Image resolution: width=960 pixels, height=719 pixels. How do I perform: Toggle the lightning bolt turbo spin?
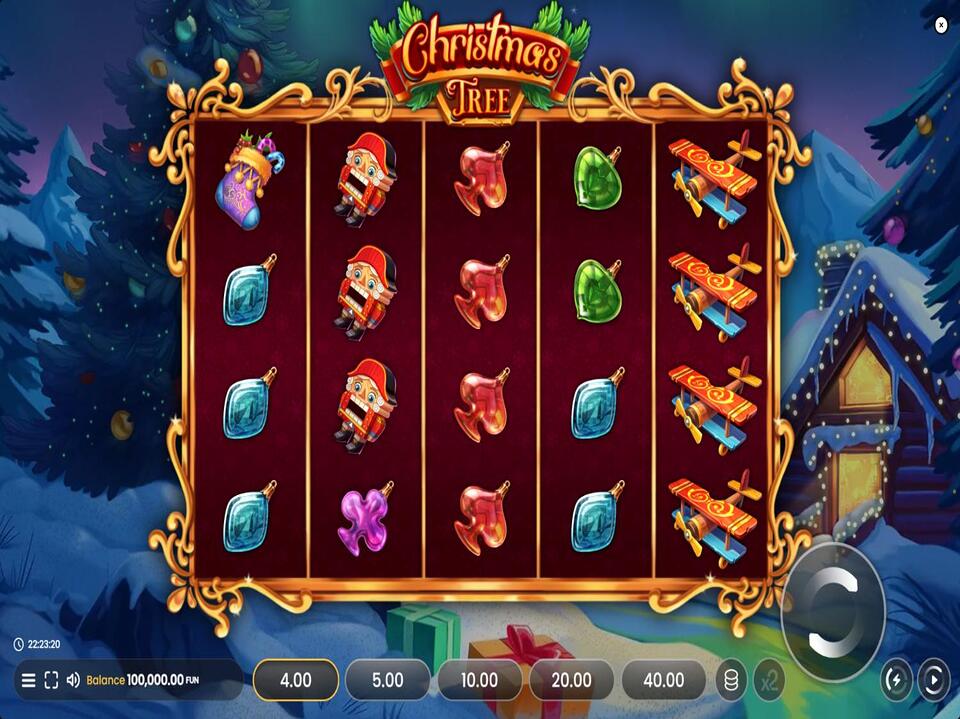[x=895, y=680]
